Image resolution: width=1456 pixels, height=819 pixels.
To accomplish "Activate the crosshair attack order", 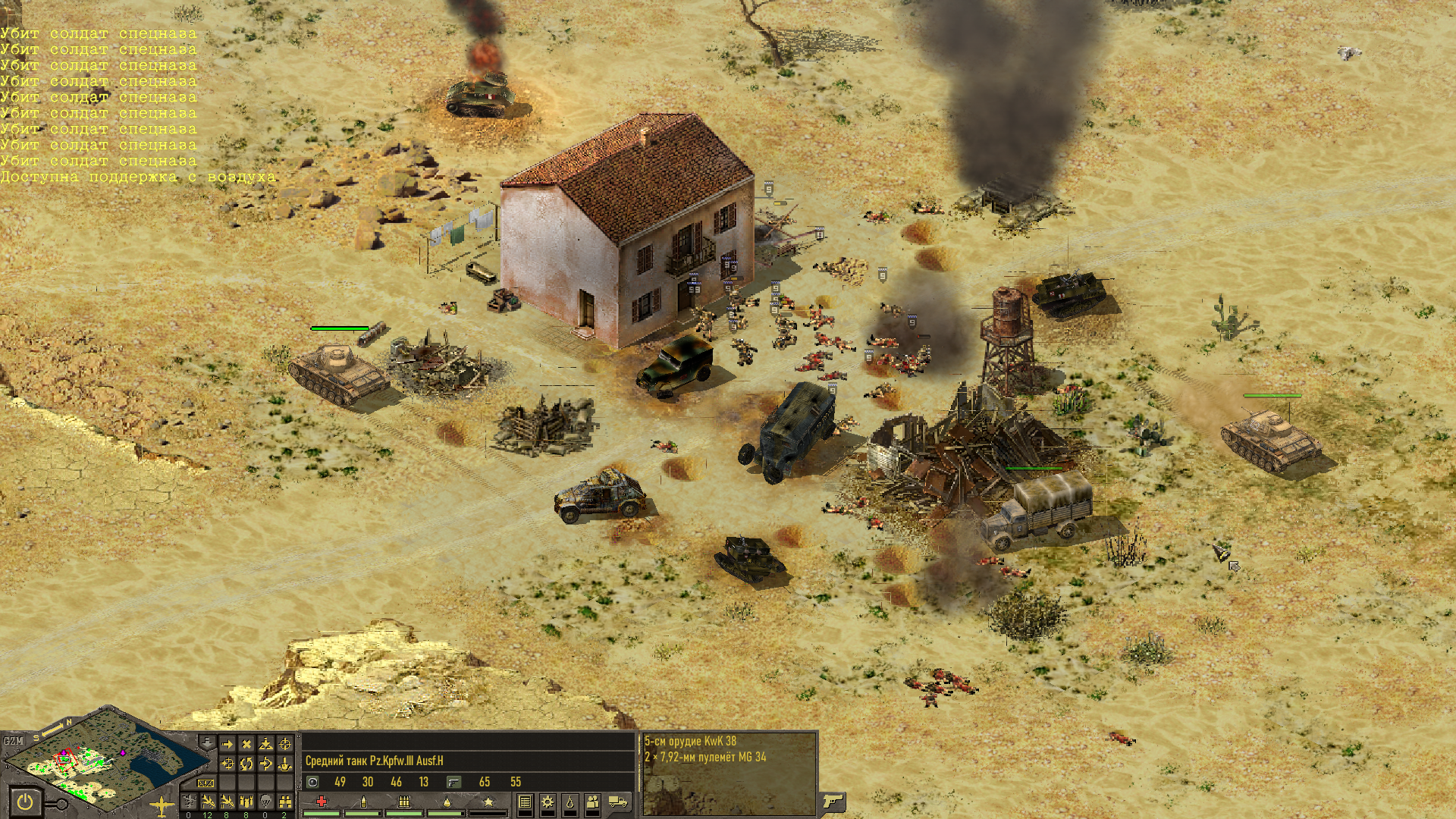I will pos(285,745).
